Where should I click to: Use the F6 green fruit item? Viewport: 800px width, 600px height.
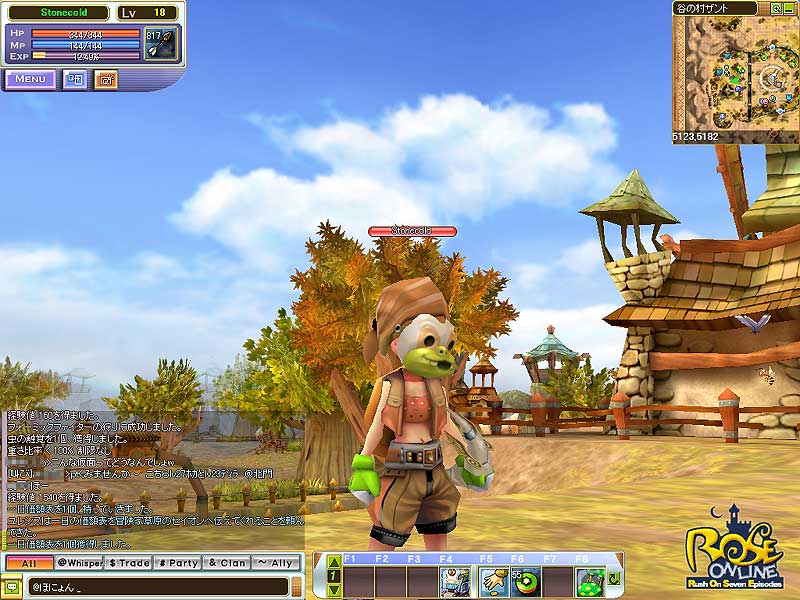(525, 582)
